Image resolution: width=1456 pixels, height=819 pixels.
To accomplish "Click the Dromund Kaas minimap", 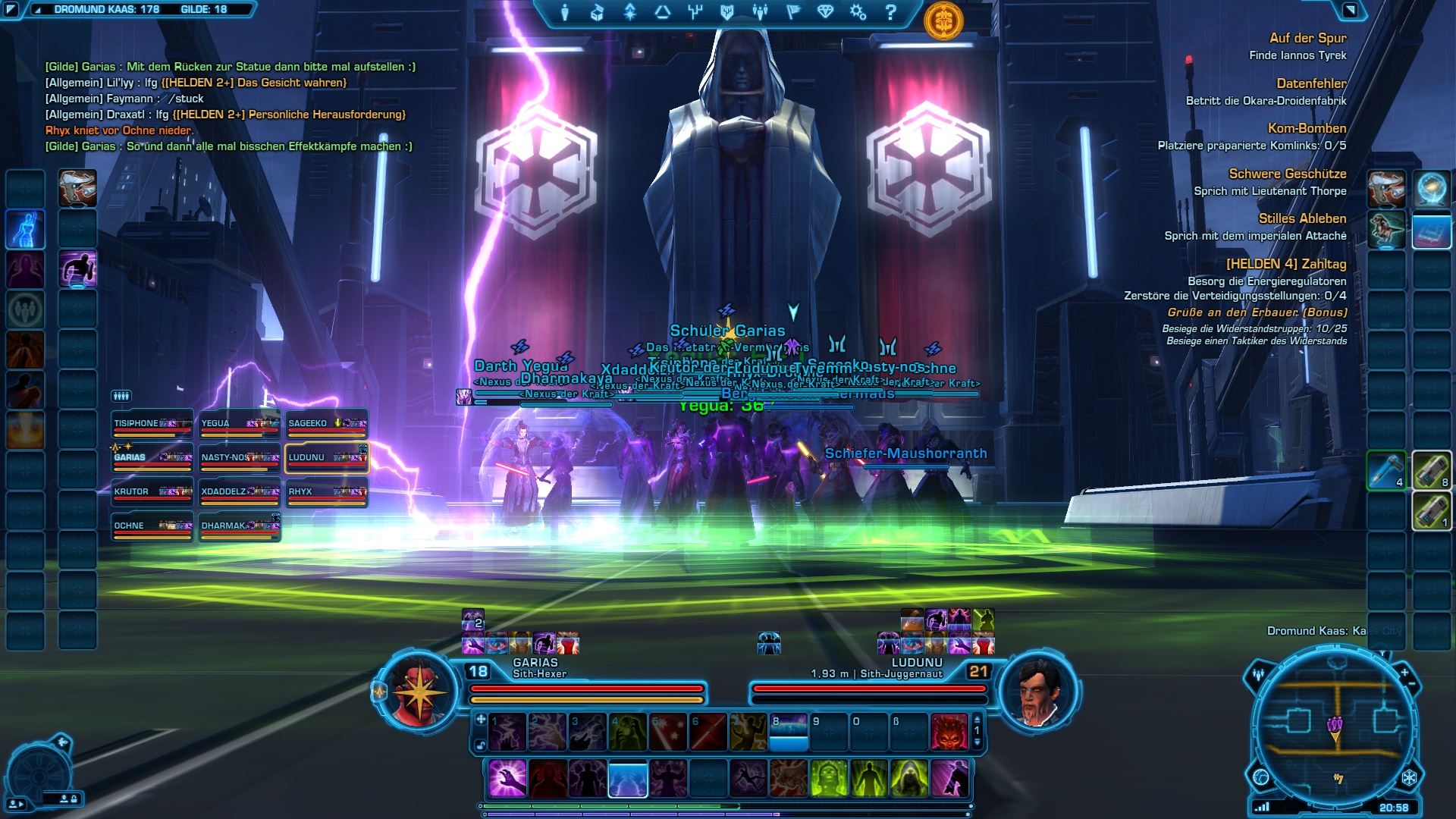I will click(1335, 726).
